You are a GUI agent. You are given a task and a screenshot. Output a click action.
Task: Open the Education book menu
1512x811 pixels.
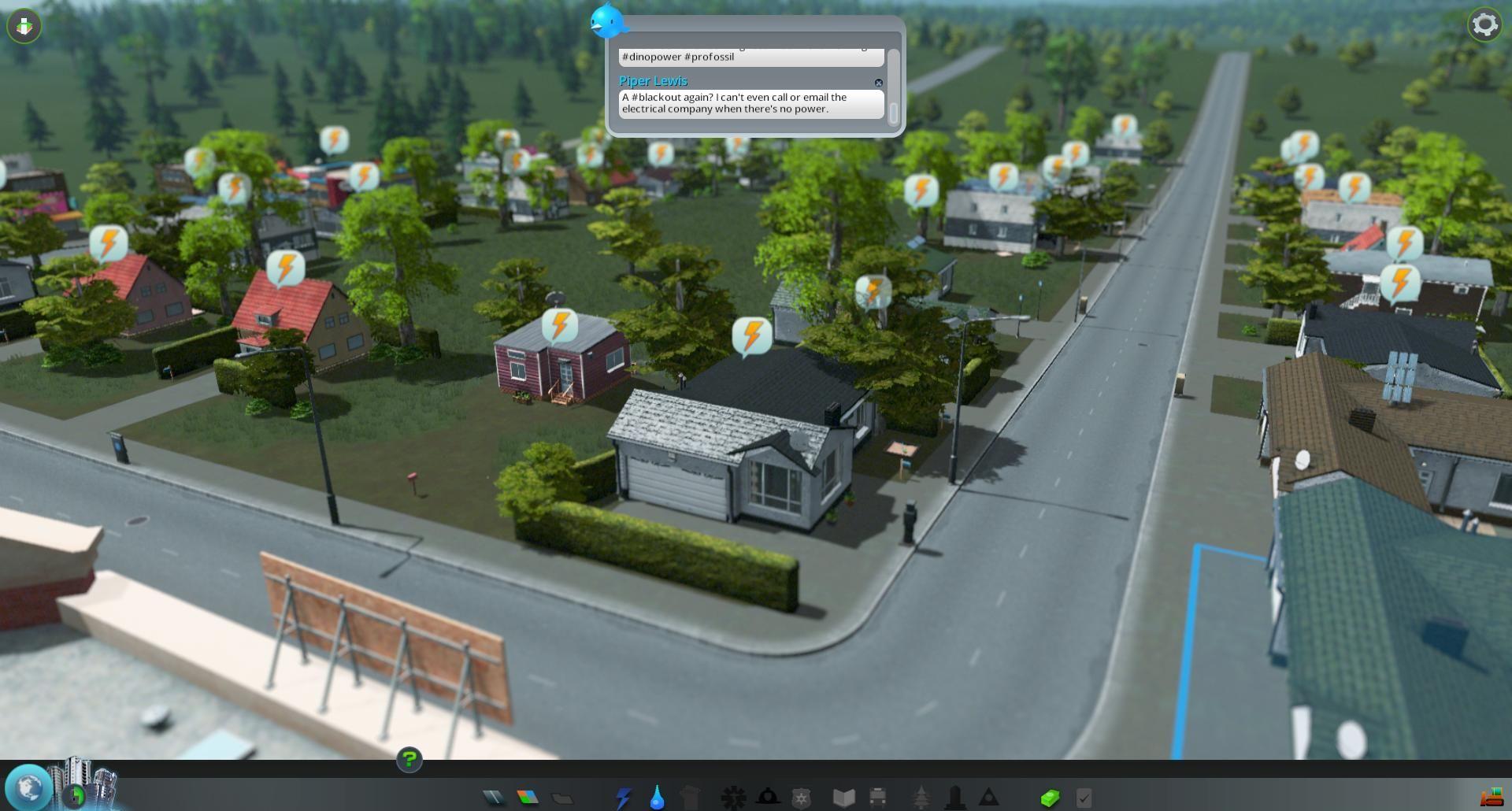pyautogui.click(x=843, y=798)
